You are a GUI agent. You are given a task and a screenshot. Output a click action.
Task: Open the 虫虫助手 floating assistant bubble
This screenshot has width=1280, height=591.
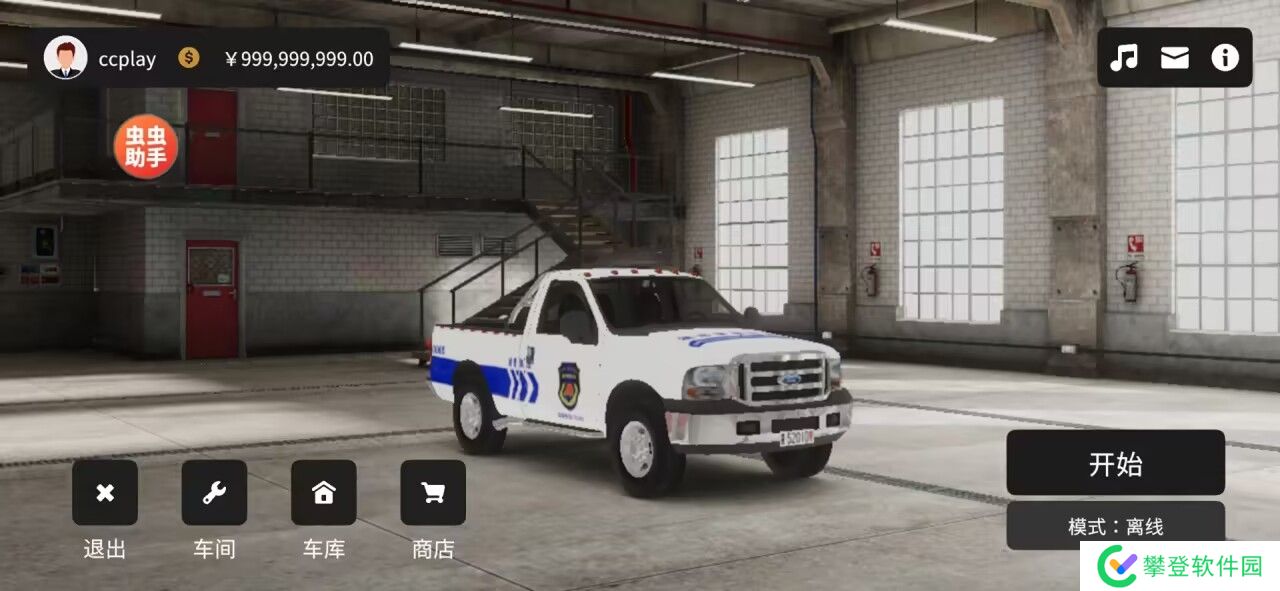click(x=146, y=147)
